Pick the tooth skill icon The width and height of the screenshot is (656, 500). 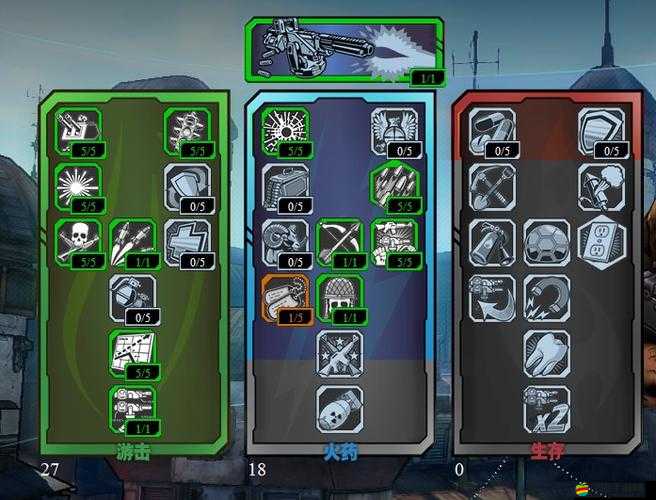click(x=546, y=352)
